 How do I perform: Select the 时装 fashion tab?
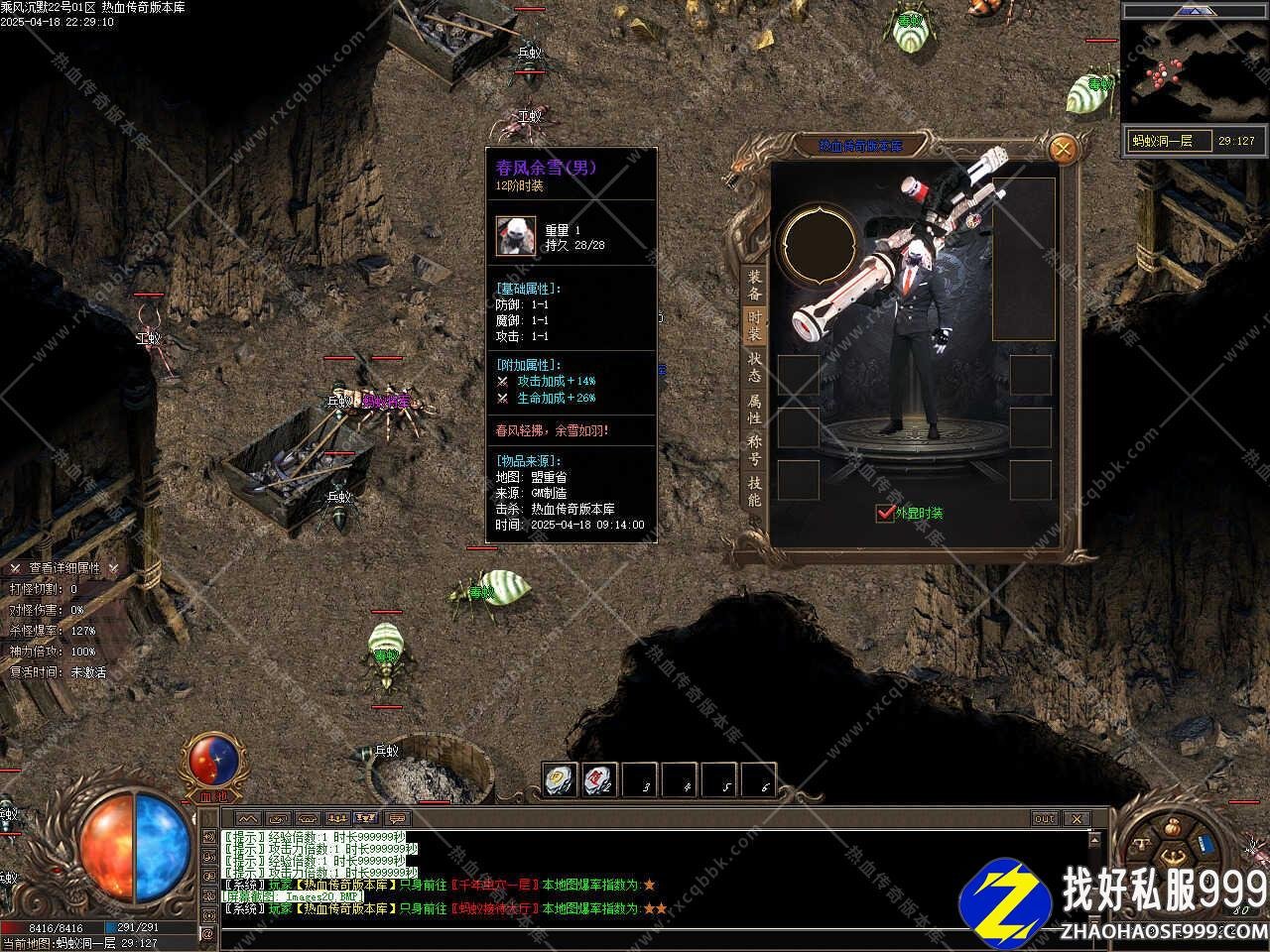[755, 325]
